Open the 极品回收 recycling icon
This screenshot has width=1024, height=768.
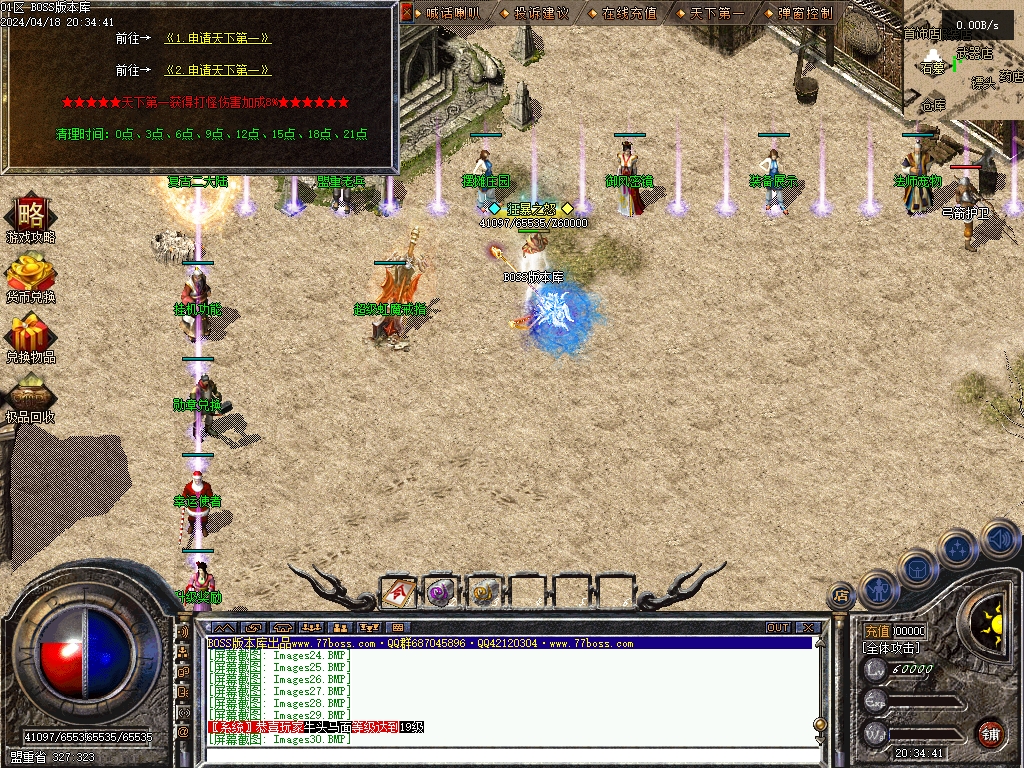[30, 396]
